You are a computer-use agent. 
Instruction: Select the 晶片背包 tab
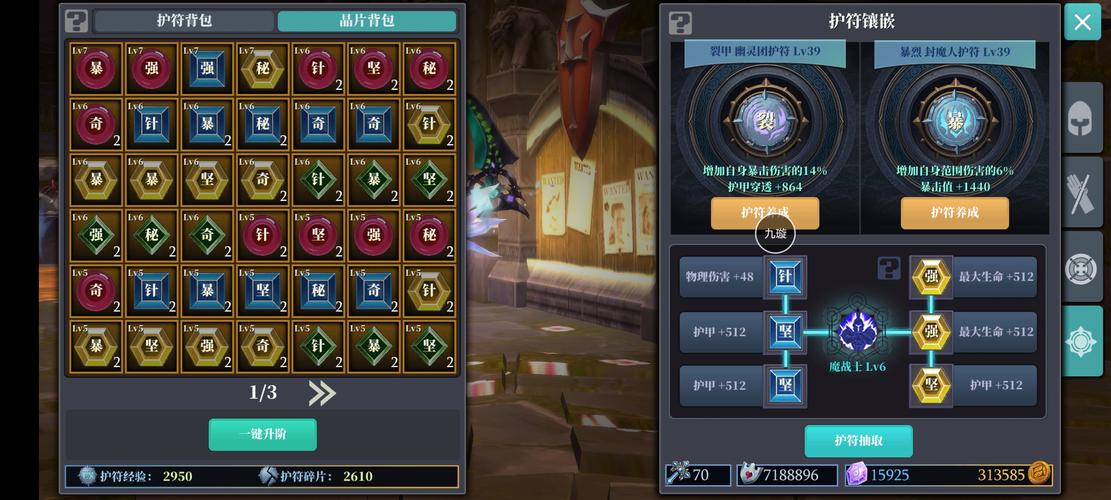click(366, 21)
